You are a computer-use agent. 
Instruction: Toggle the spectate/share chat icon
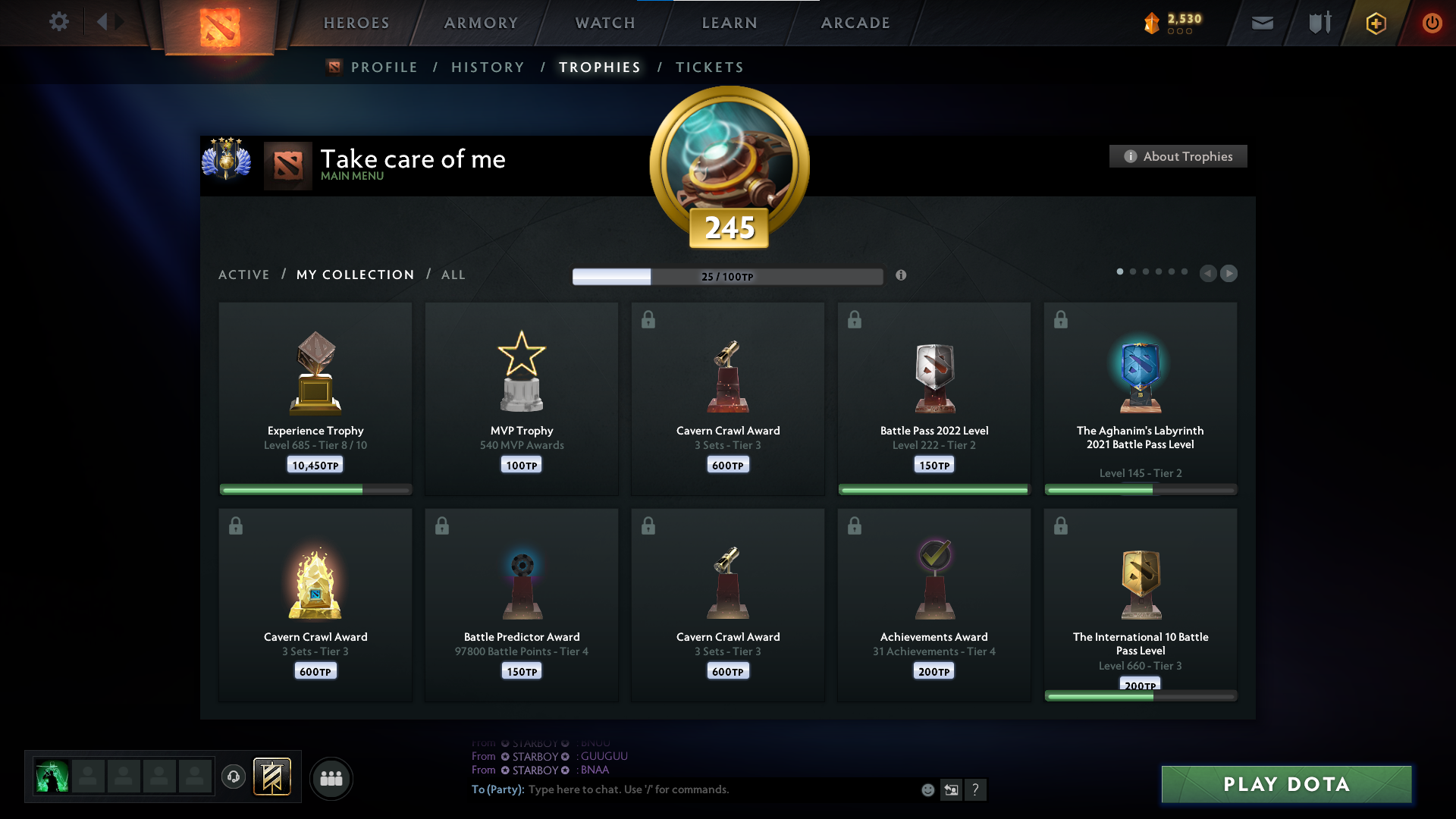952,789
